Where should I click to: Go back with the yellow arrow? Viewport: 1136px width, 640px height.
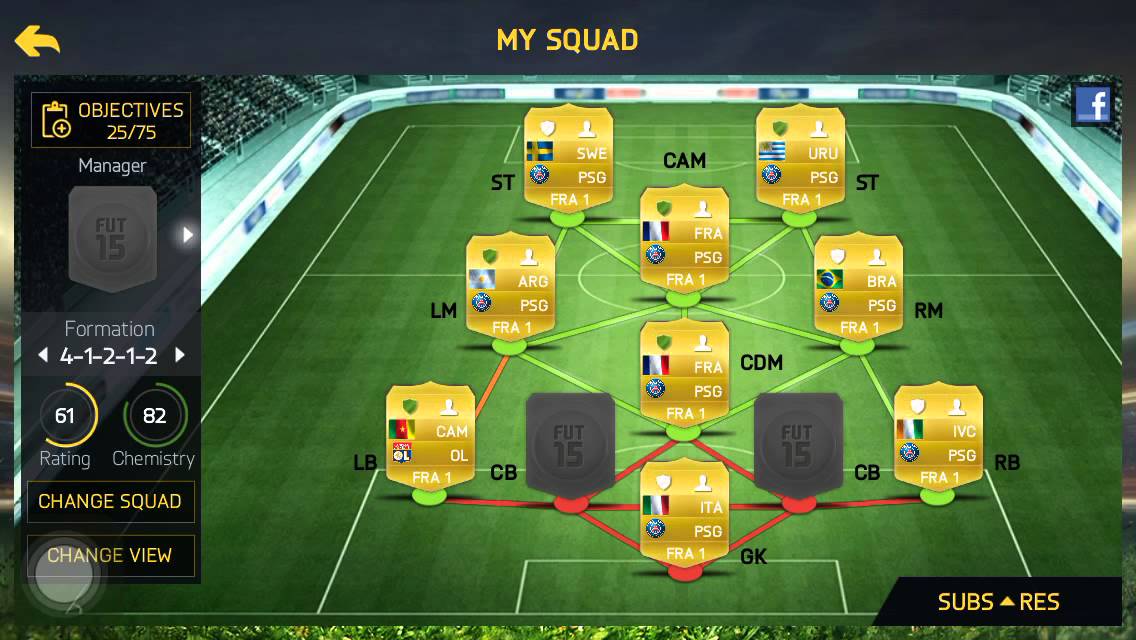click(x=37, y=41)
